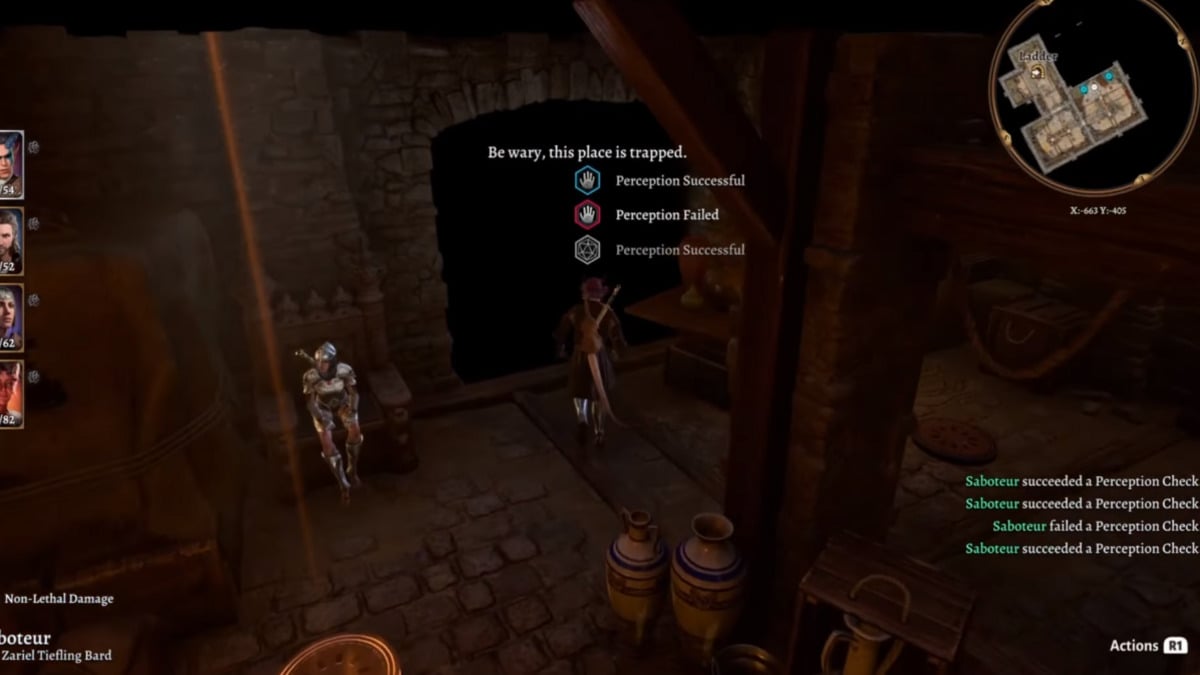Select the red-skinned tiefling party portrait
Screen dimensions: 1200x675
[9, 393]
